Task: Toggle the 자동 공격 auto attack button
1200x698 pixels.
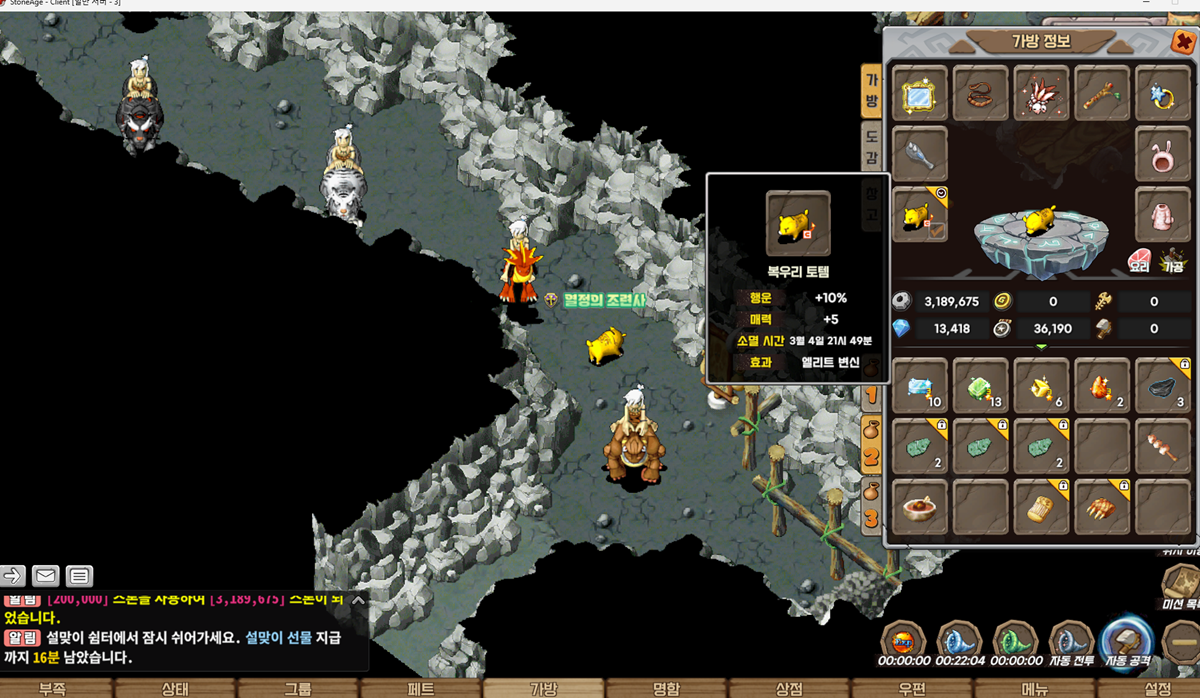Action: point(1125,641)
